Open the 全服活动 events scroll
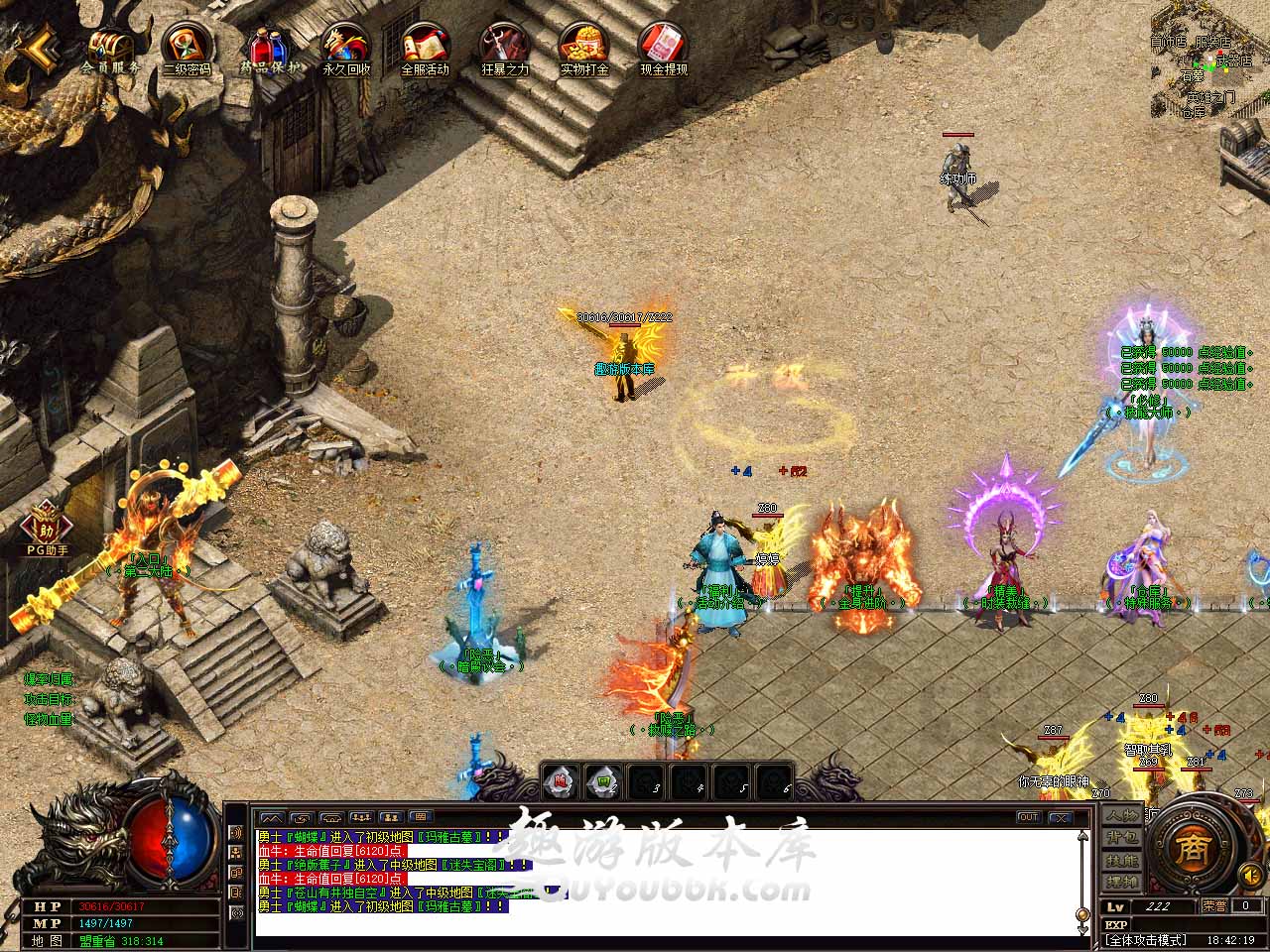 [x=425, y=46]
